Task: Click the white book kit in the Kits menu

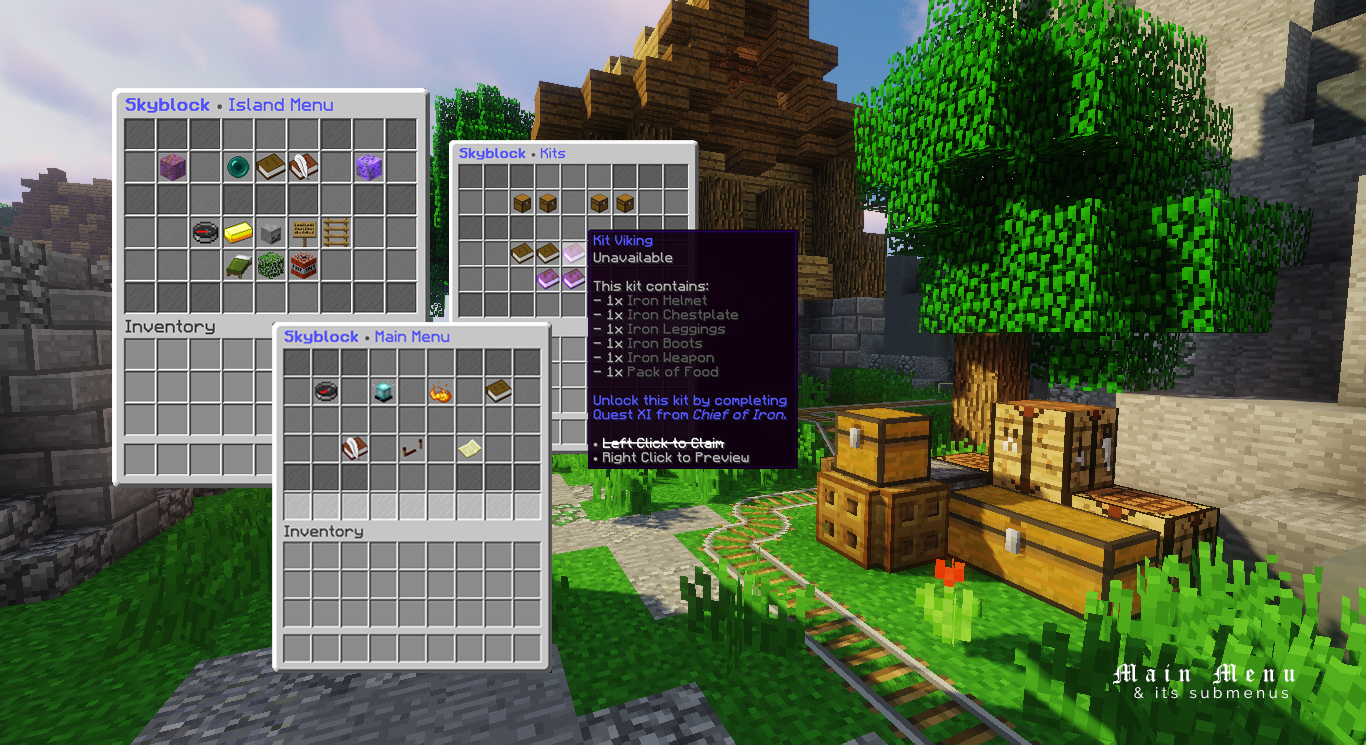Action: (x=573, y=253)
